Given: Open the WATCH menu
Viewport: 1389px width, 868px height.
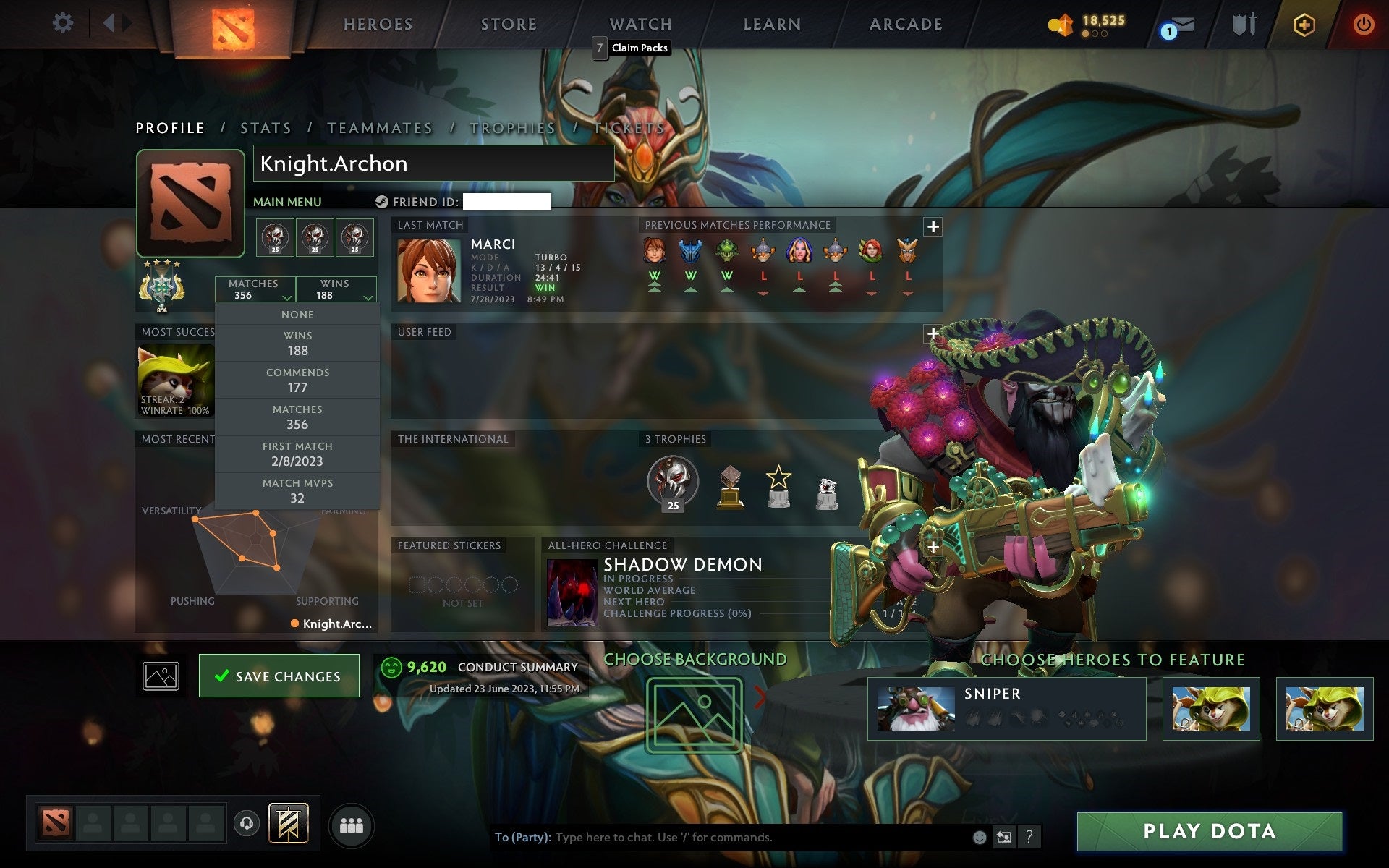Looking at the screenshot, I should click(640, 23).
